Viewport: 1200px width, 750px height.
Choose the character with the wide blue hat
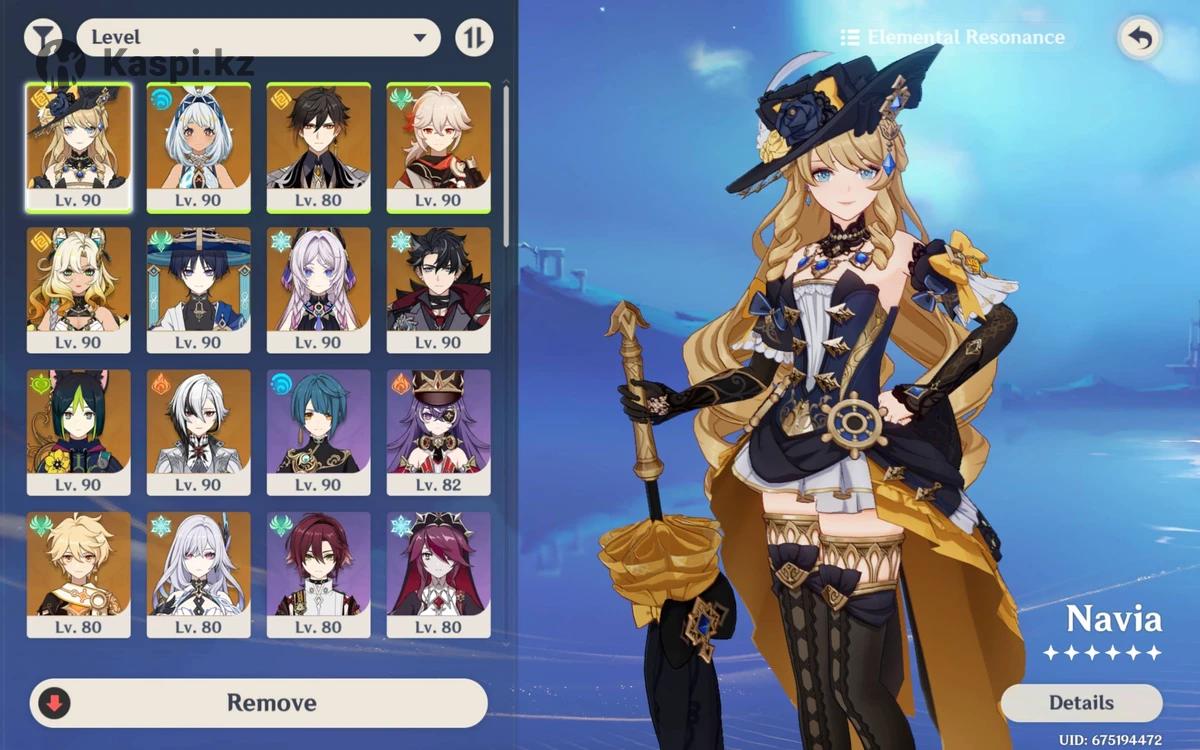[x=198, y=290]
